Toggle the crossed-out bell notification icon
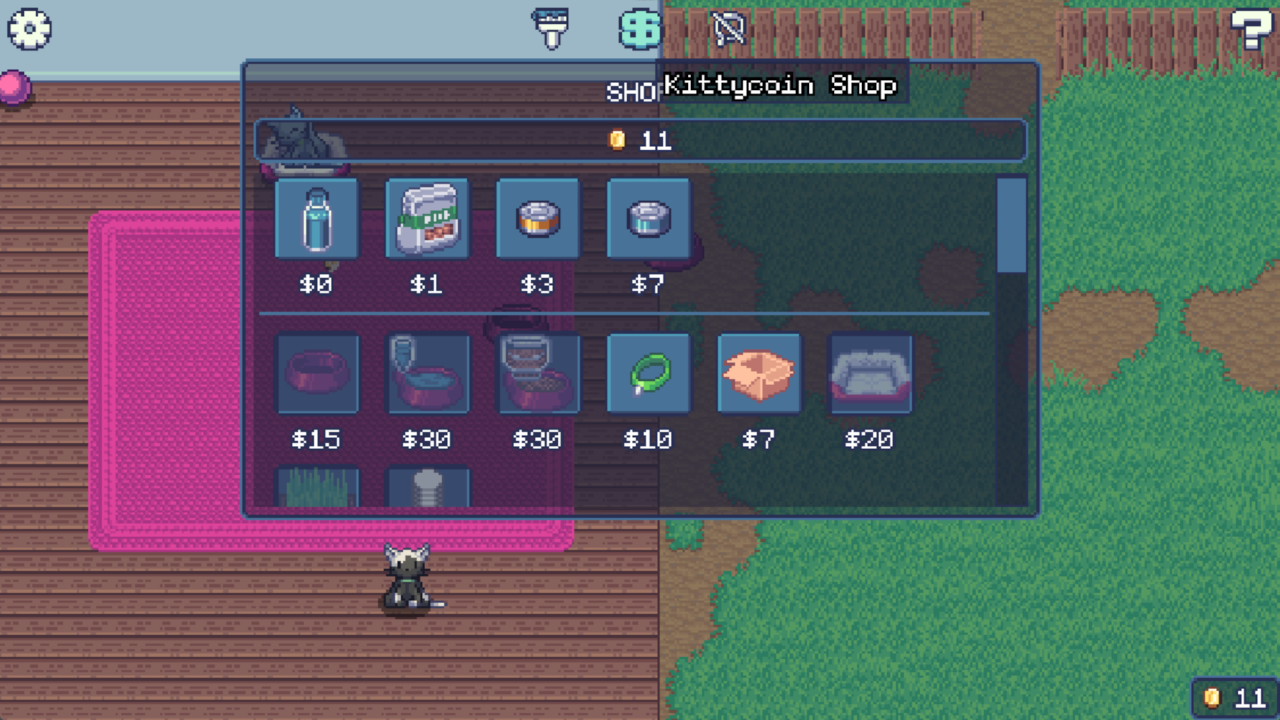 728,29
